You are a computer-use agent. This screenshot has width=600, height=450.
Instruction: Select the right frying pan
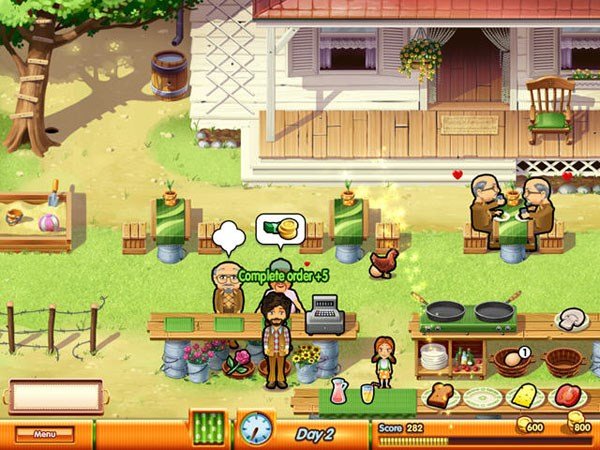[x=493, y=311]
